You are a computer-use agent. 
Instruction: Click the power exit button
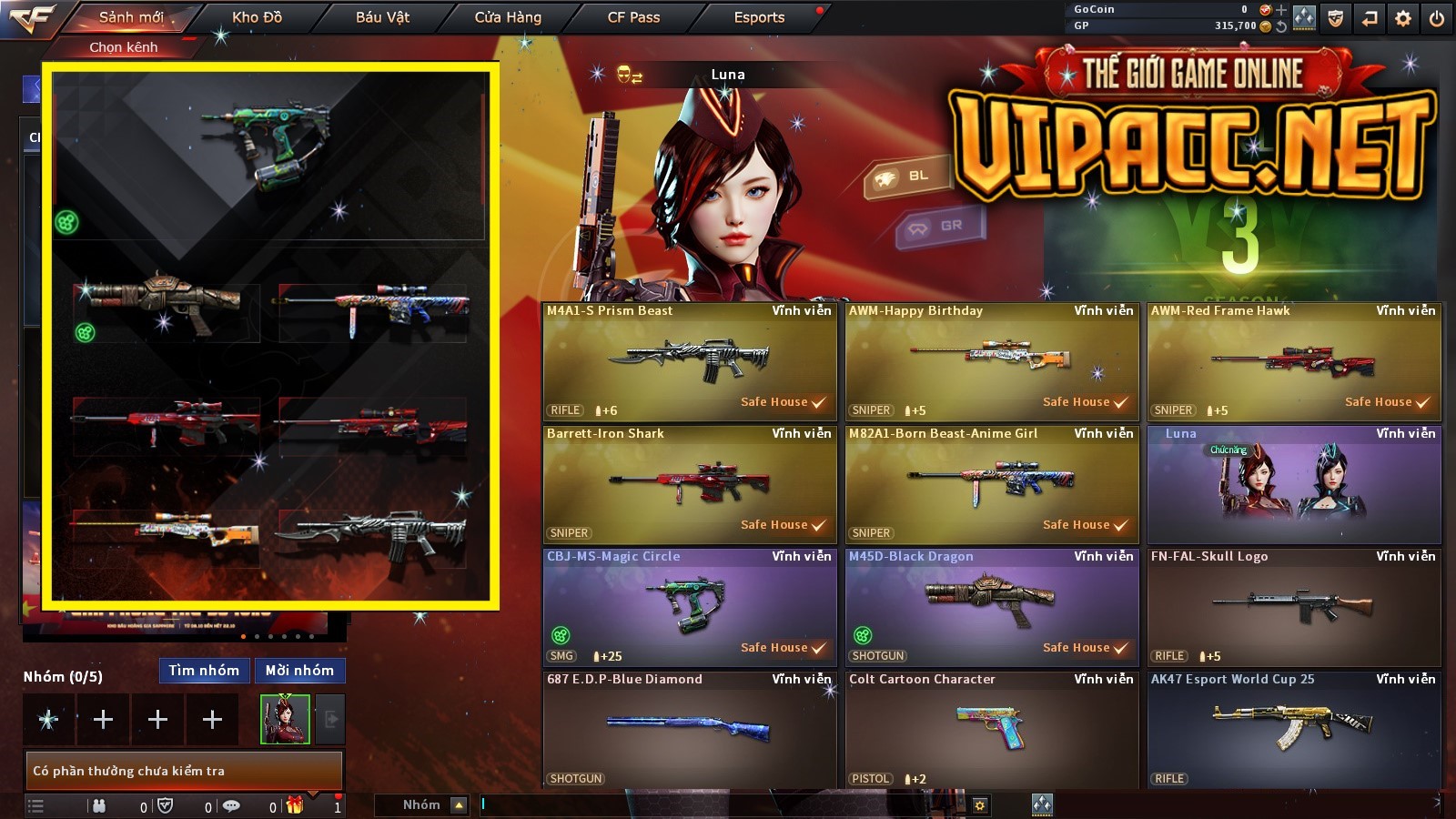coord(1437,18)
